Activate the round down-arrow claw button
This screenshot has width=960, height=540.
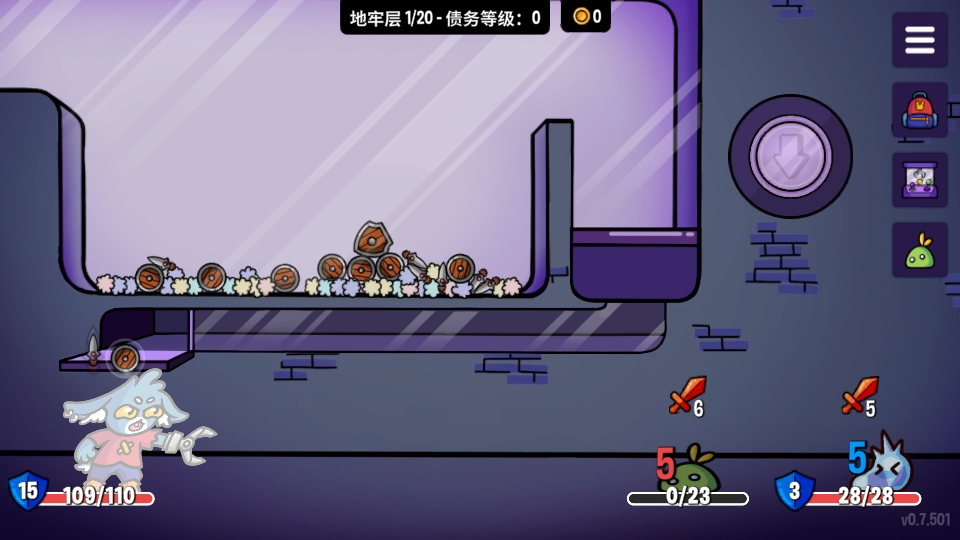790,156
